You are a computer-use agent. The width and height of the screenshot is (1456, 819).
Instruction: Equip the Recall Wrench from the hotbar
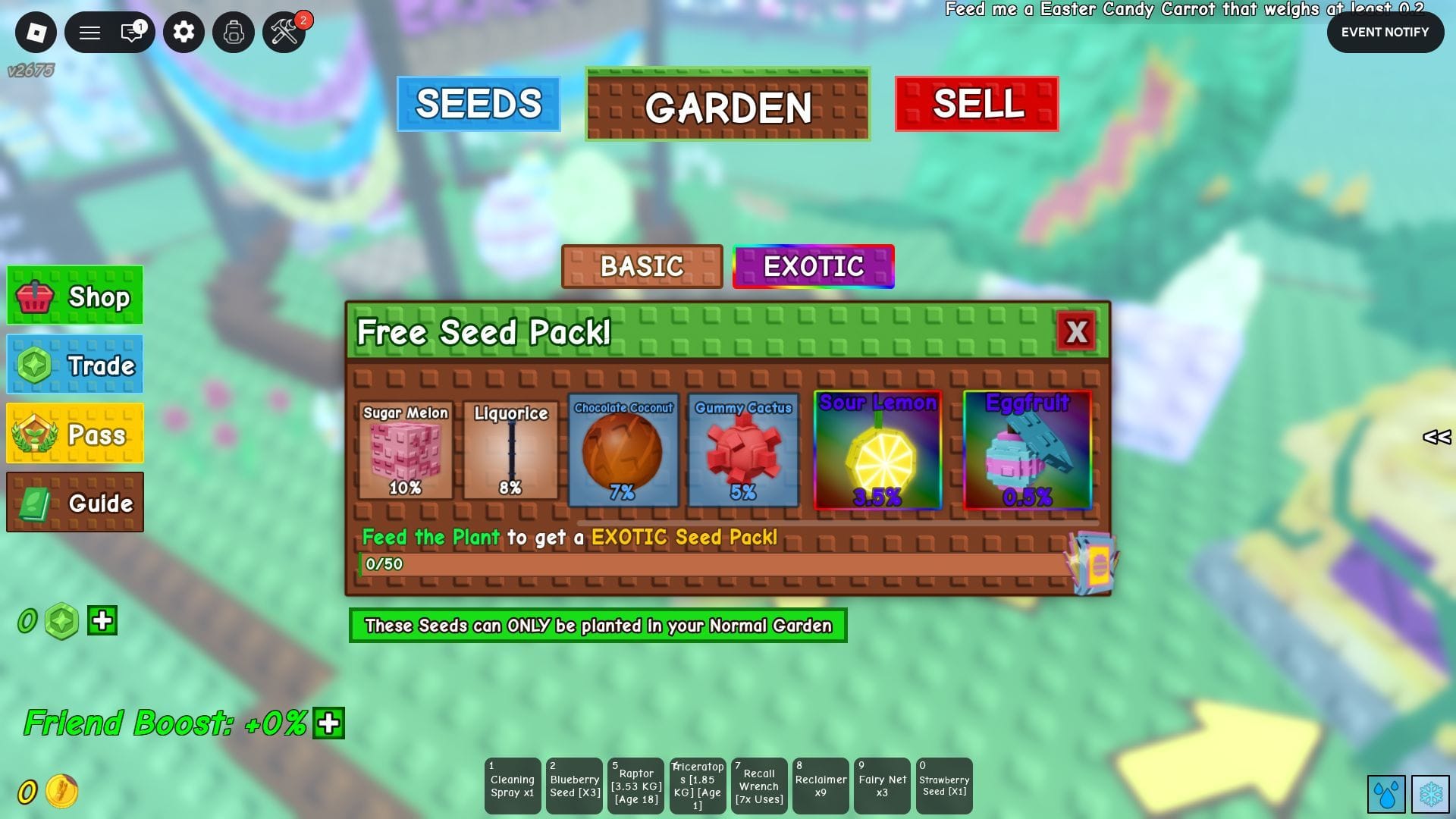(759, 786)
